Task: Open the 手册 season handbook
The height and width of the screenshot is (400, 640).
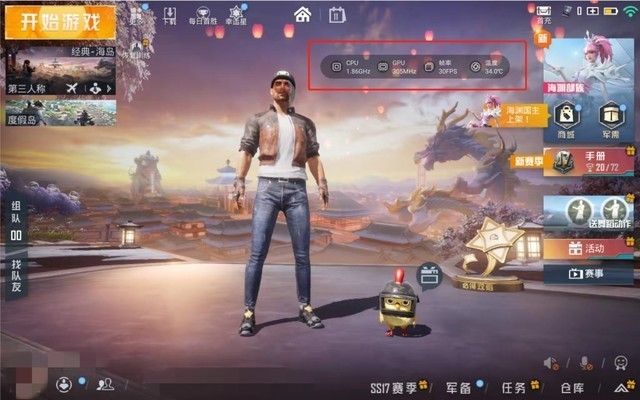Action: [x=590, y=160]
